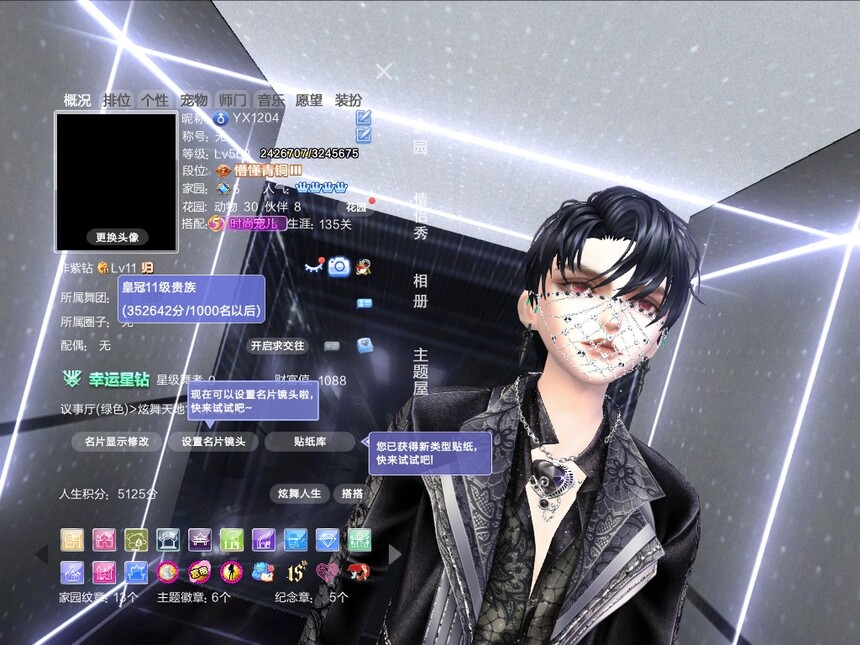Switch to the 排位 ranking tab
The width and height of the screenshot is (860, 645).
(117, 100)
